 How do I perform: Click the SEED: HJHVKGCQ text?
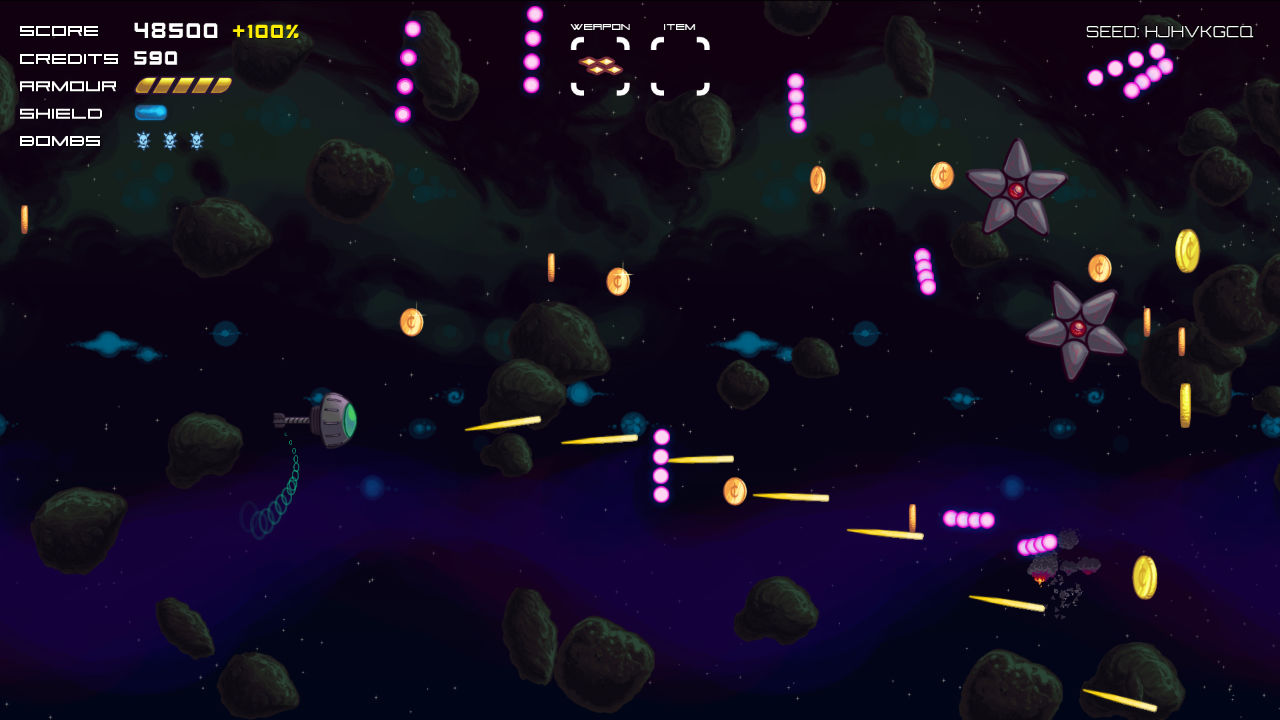(x=1168, y=30)
